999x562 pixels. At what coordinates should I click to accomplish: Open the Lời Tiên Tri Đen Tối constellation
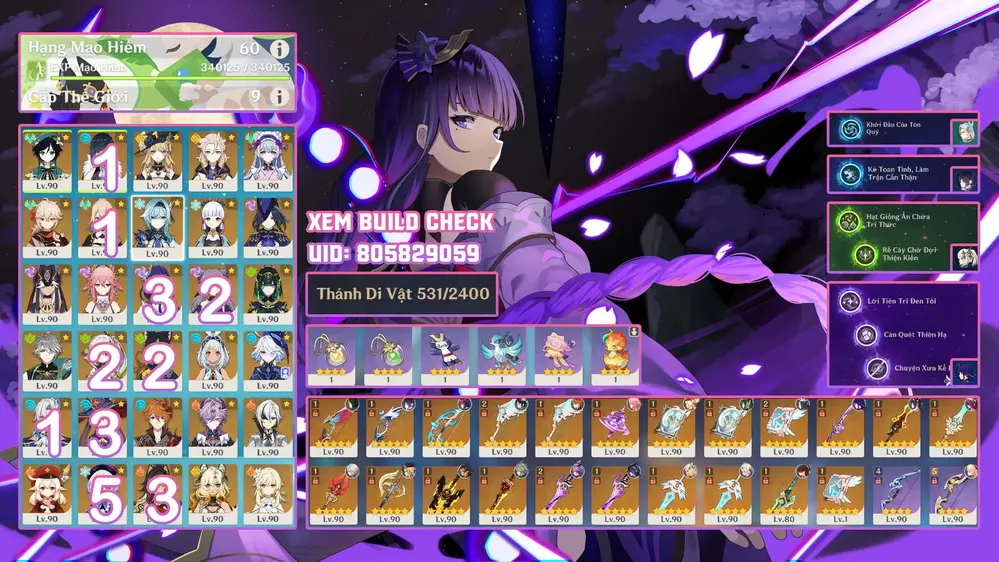(852, 300)
